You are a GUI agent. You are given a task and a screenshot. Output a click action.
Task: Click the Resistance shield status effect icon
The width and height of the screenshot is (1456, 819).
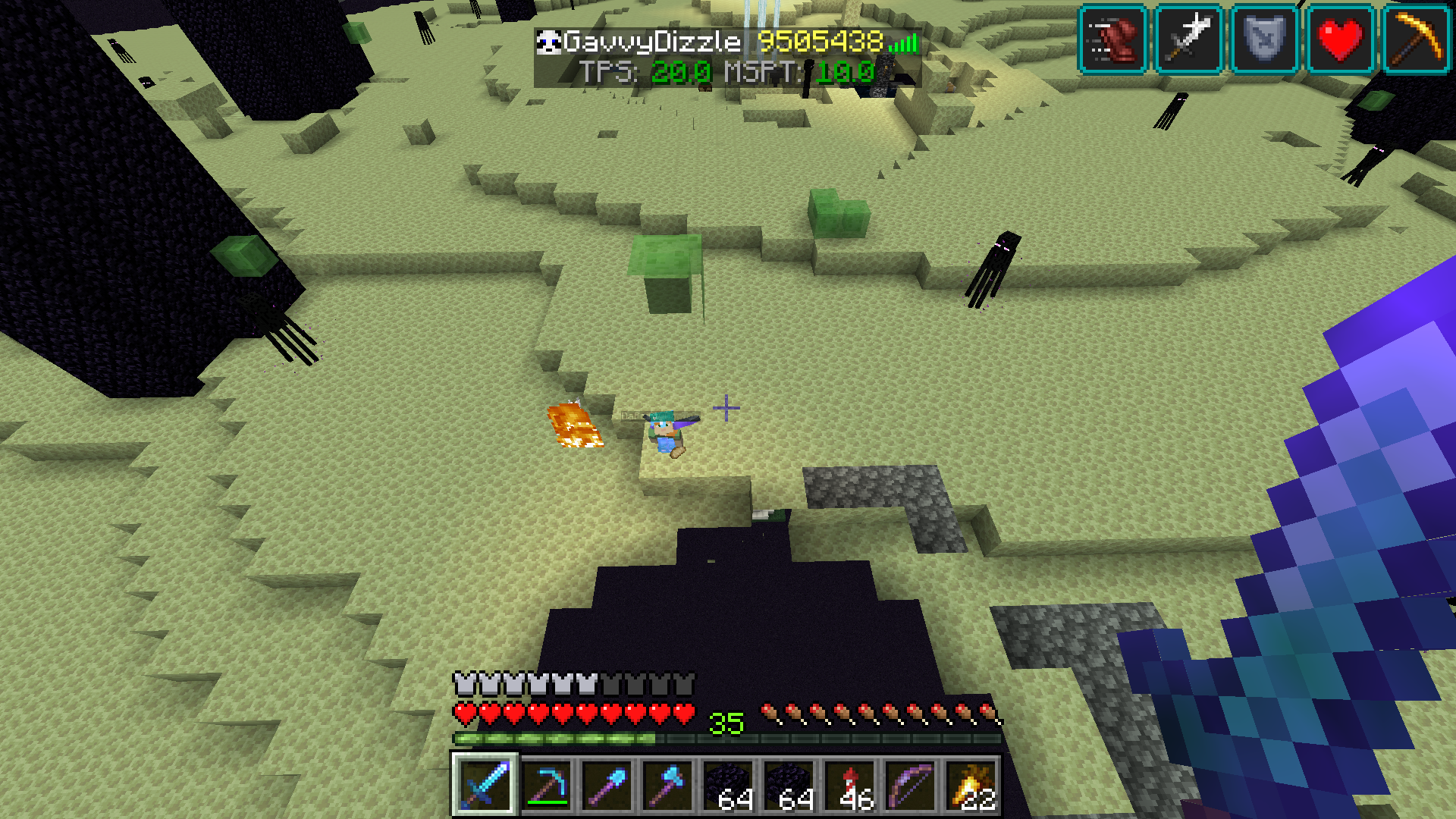click(x=1264, y=39)
